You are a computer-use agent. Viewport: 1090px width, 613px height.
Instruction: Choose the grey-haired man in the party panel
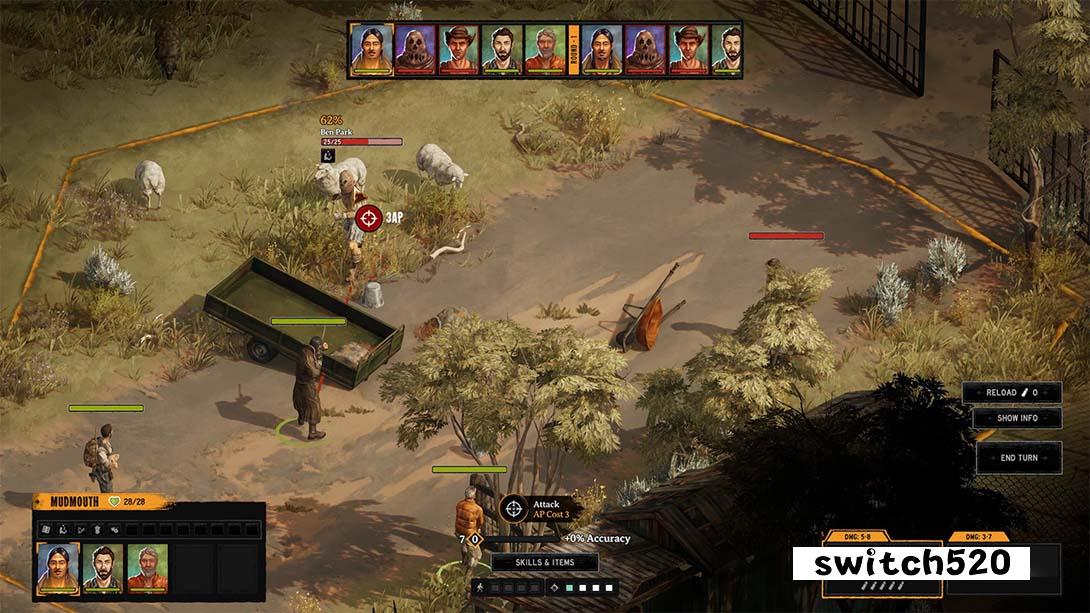pos(147,567)
